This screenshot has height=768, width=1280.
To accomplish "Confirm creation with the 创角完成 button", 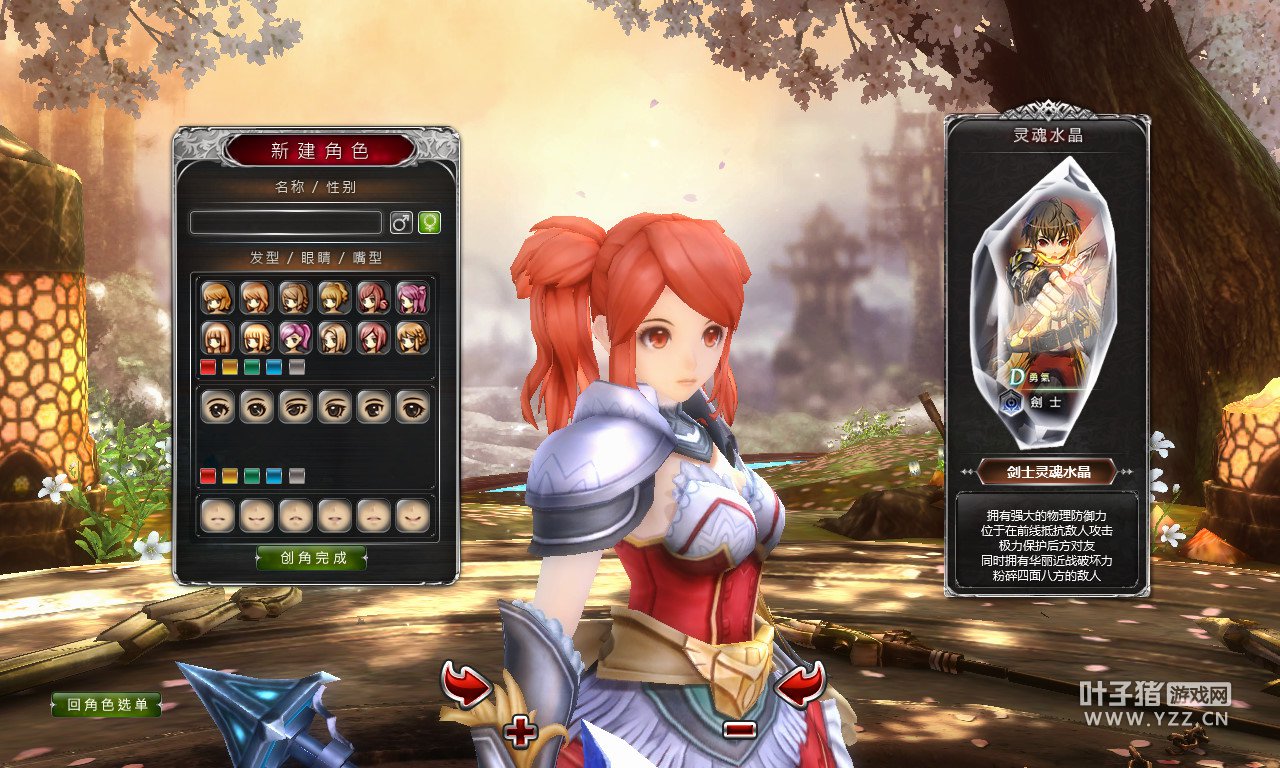I will point(312,558).
